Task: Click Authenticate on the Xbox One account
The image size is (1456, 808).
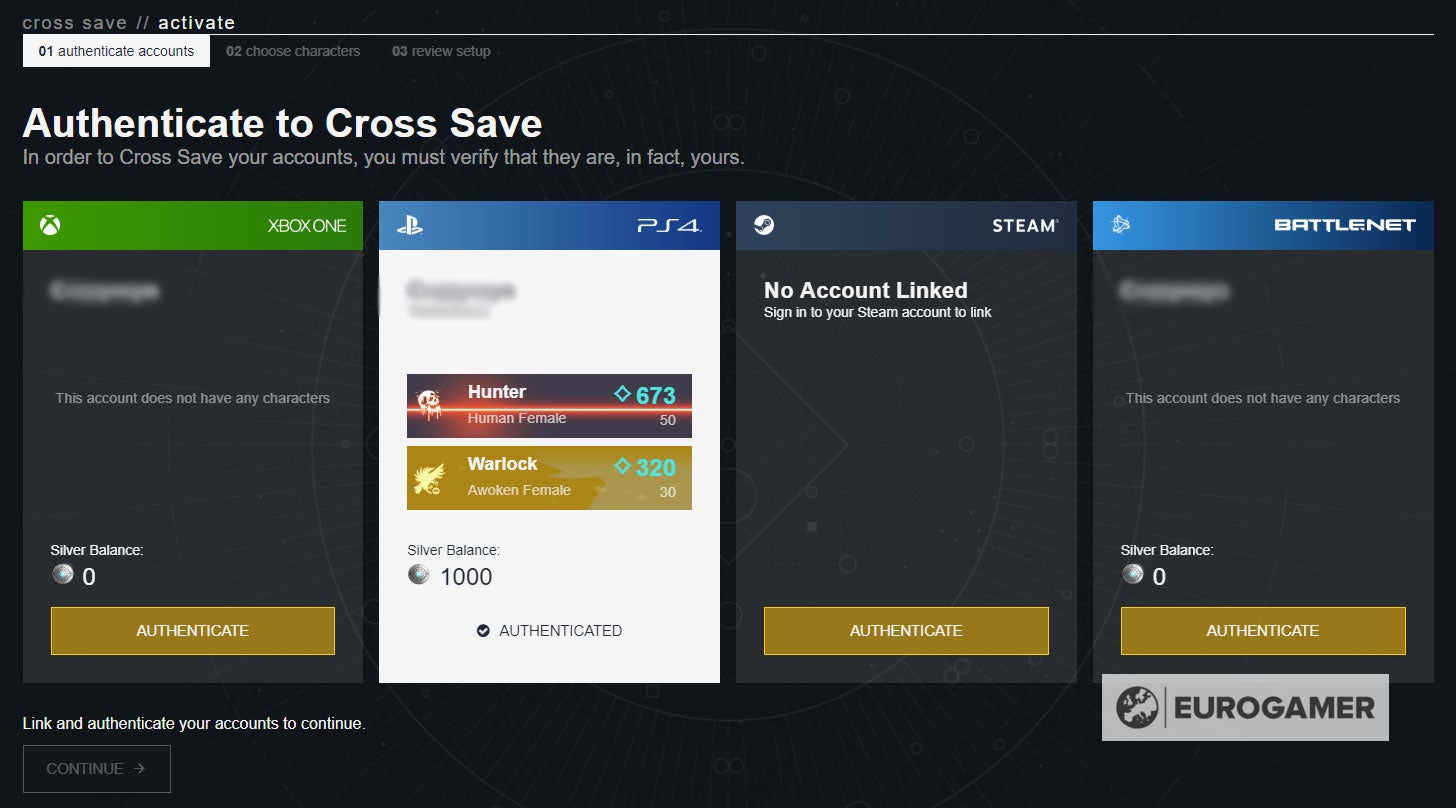Action: point(192,630)
